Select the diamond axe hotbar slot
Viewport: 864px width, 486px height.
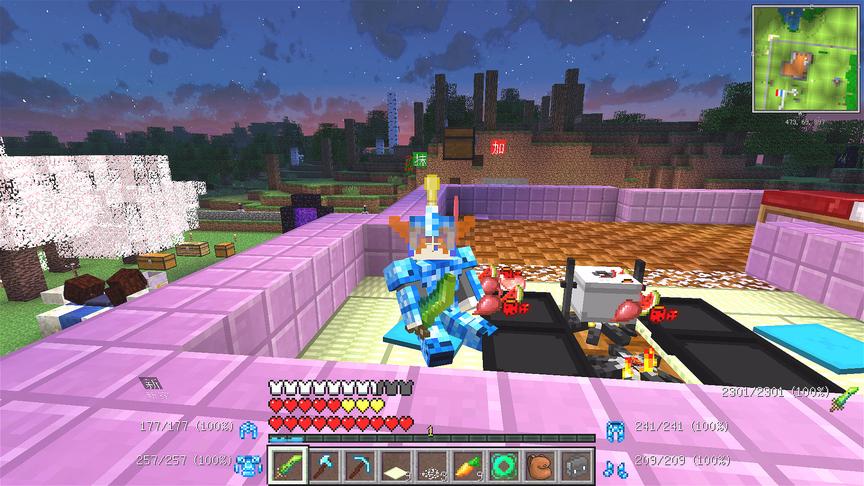[x=325, y=466]
